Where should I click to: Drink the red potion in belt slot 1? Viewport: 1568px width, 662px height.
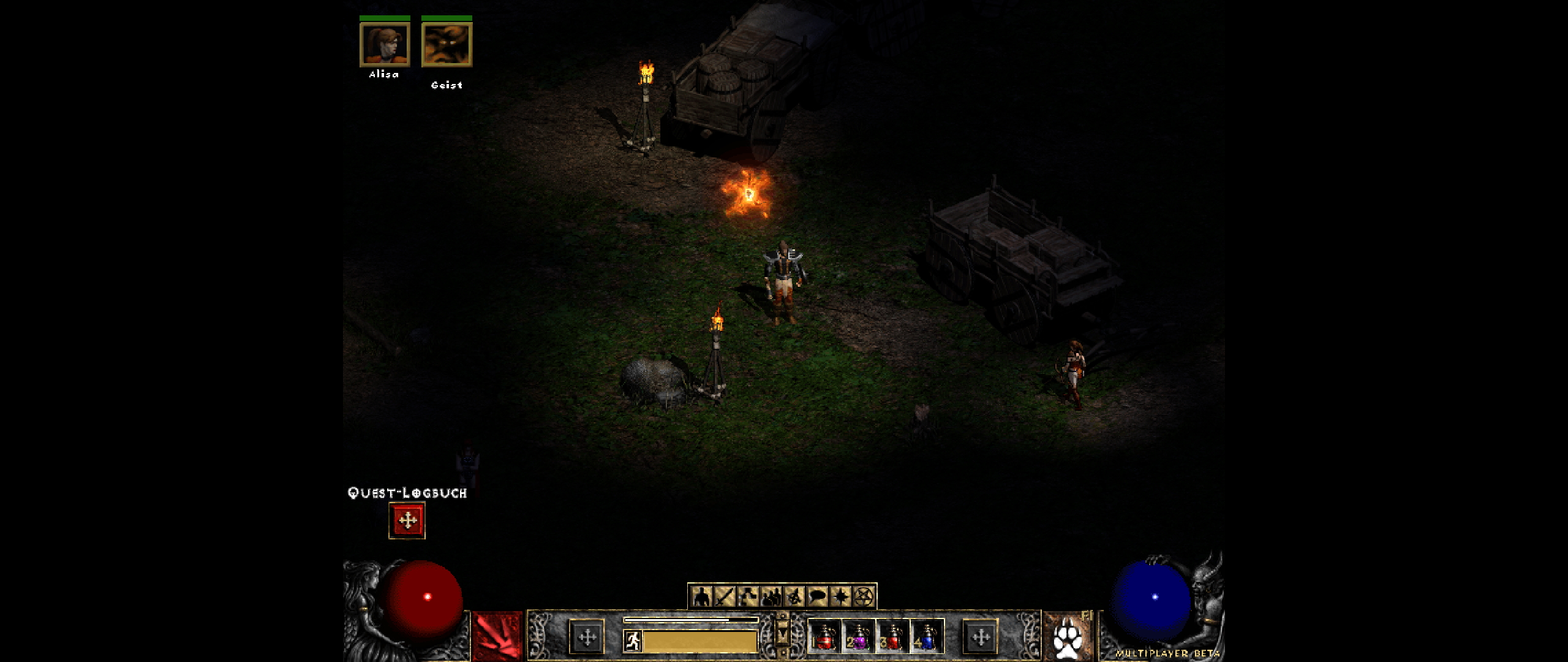click(x=826, y=639)
